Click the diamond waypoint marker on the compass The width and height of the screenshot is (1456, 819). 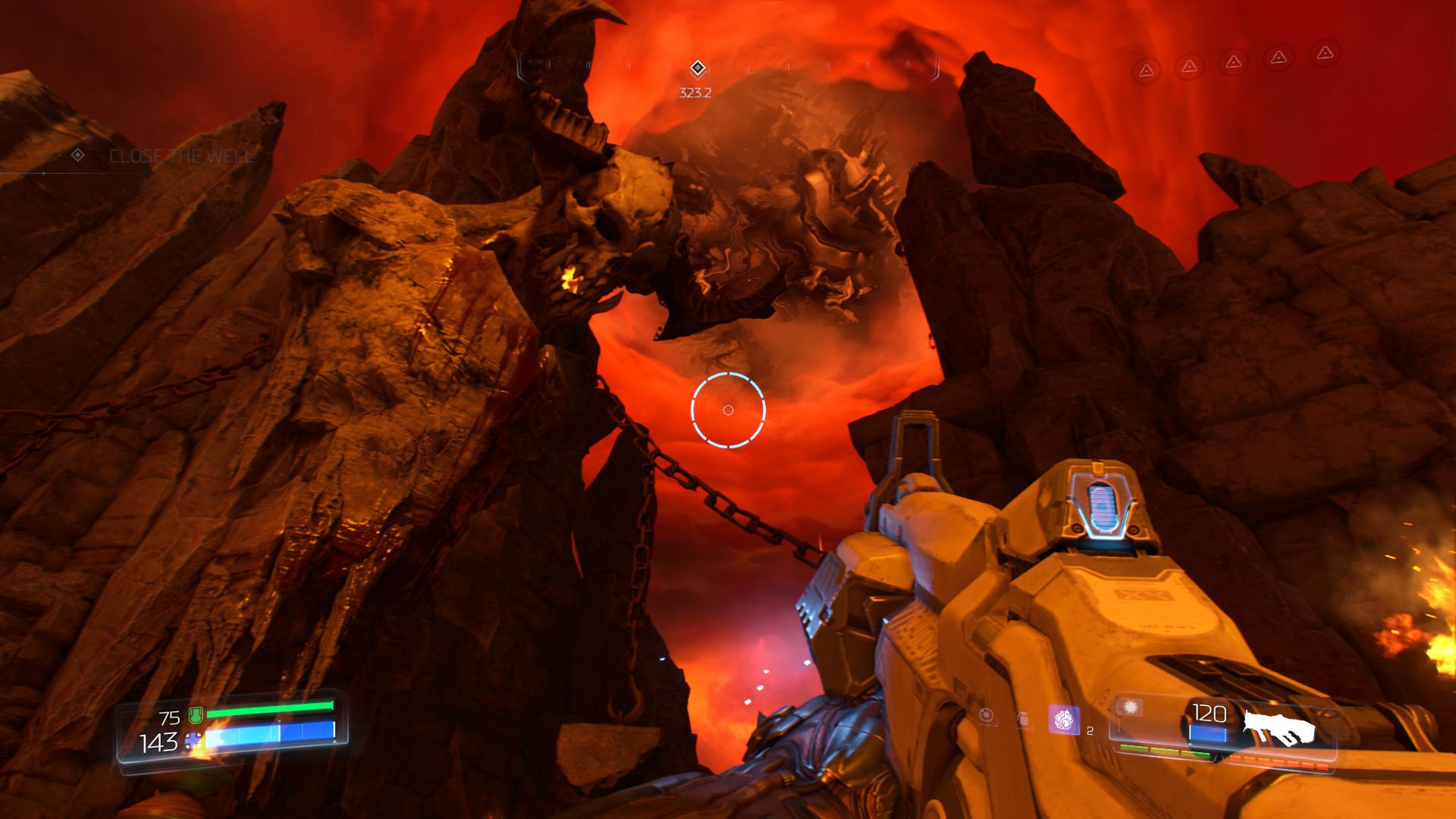click(x=698, y=67)
